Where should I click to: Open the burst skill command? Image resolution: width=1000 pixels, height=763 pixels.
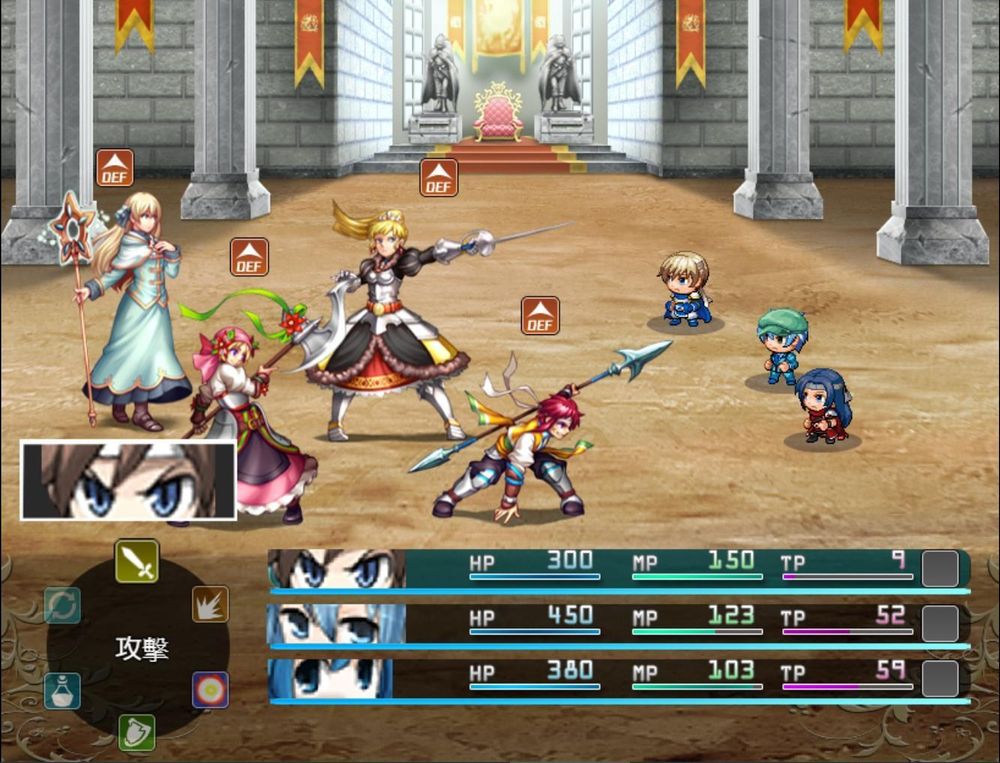click(210, 604)
